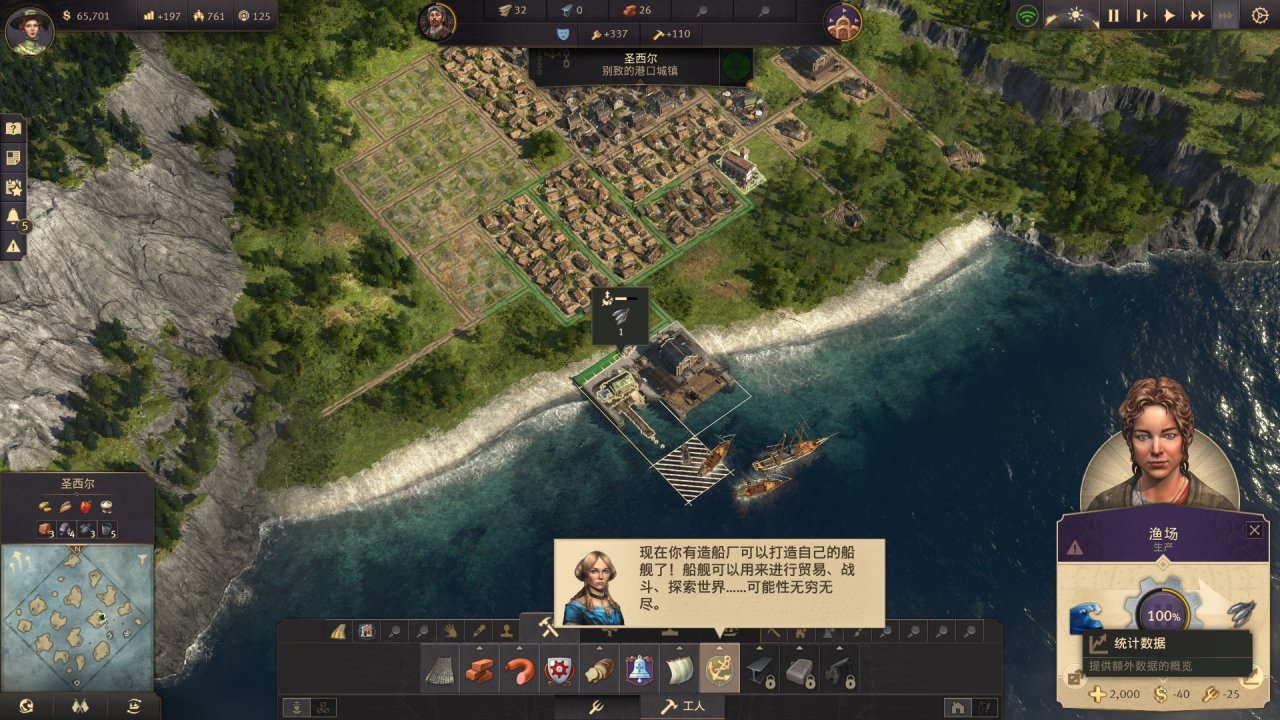Open the settings gear menu
Image resolution: width=1280 pixels, height=720 pixels.
coord(1259,16)
